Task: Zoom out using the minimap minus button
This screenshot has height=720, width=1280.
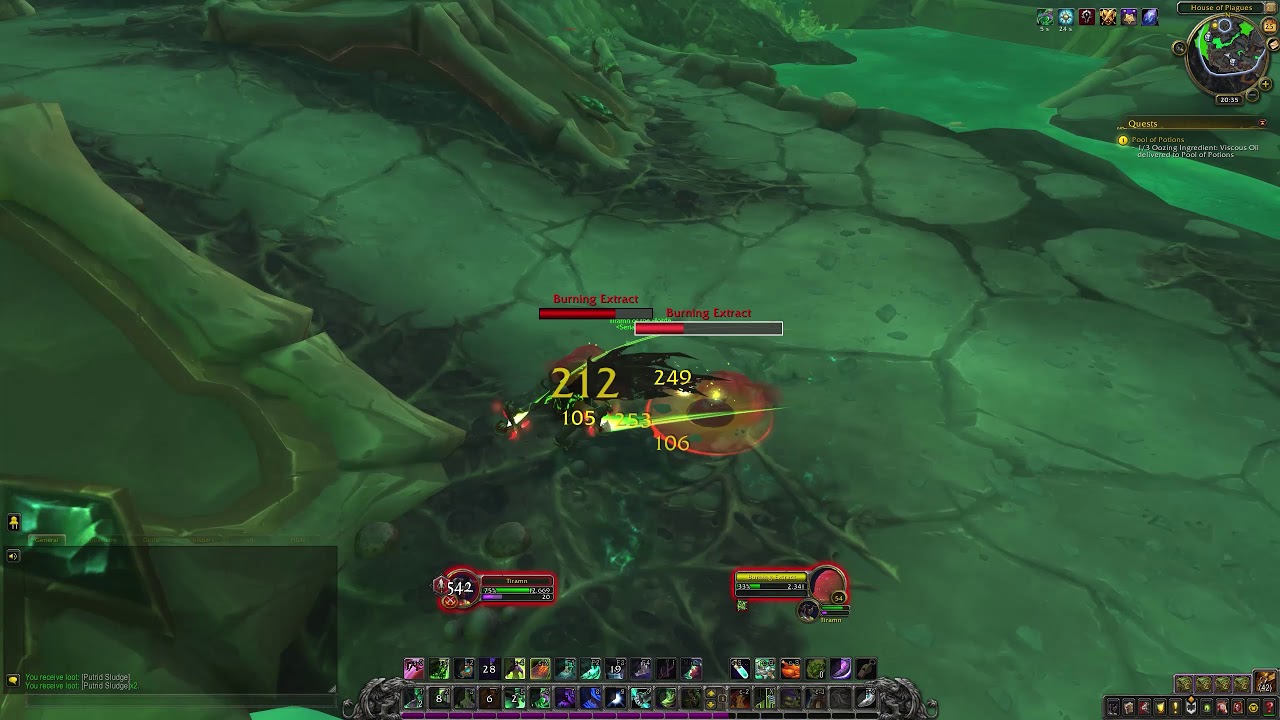Action: [x=1252, y=95]
